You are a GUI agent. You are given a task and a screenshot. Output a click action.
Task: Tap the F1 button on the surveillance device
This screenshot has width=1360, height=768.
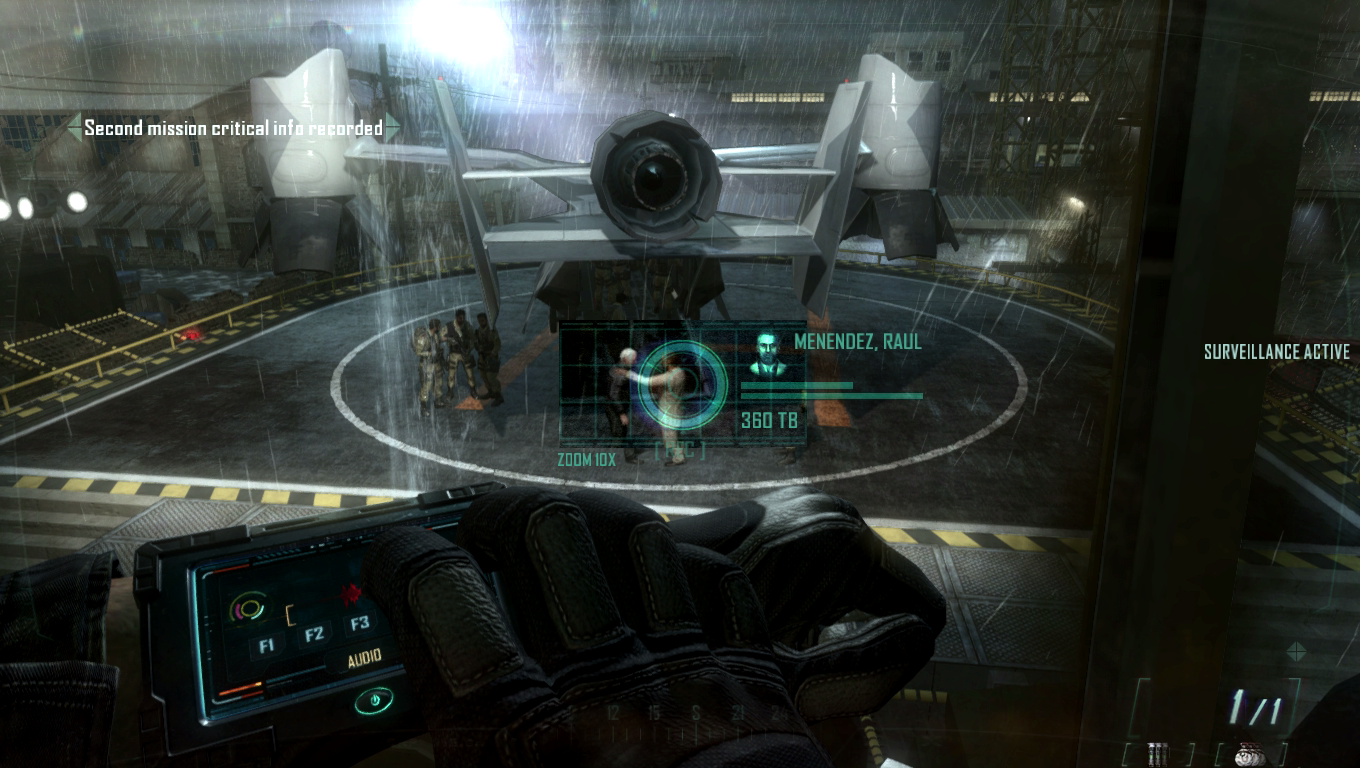266,645
